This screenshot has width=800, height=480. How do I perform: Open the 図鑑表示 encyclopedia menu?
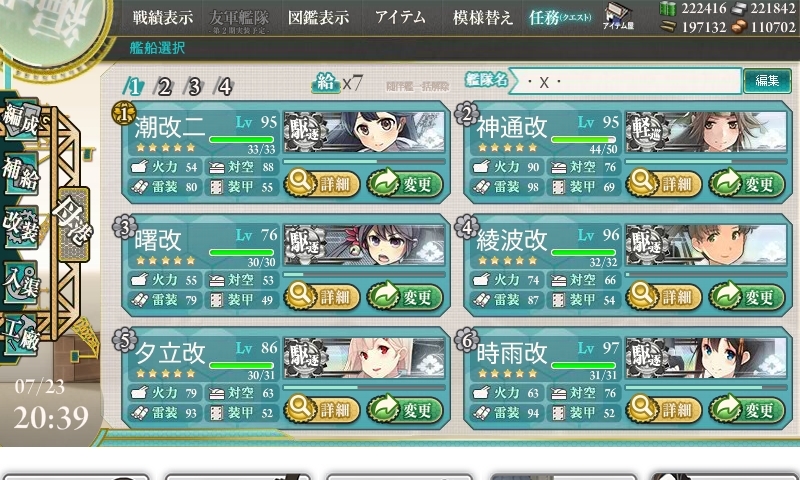tap(318, 17)
